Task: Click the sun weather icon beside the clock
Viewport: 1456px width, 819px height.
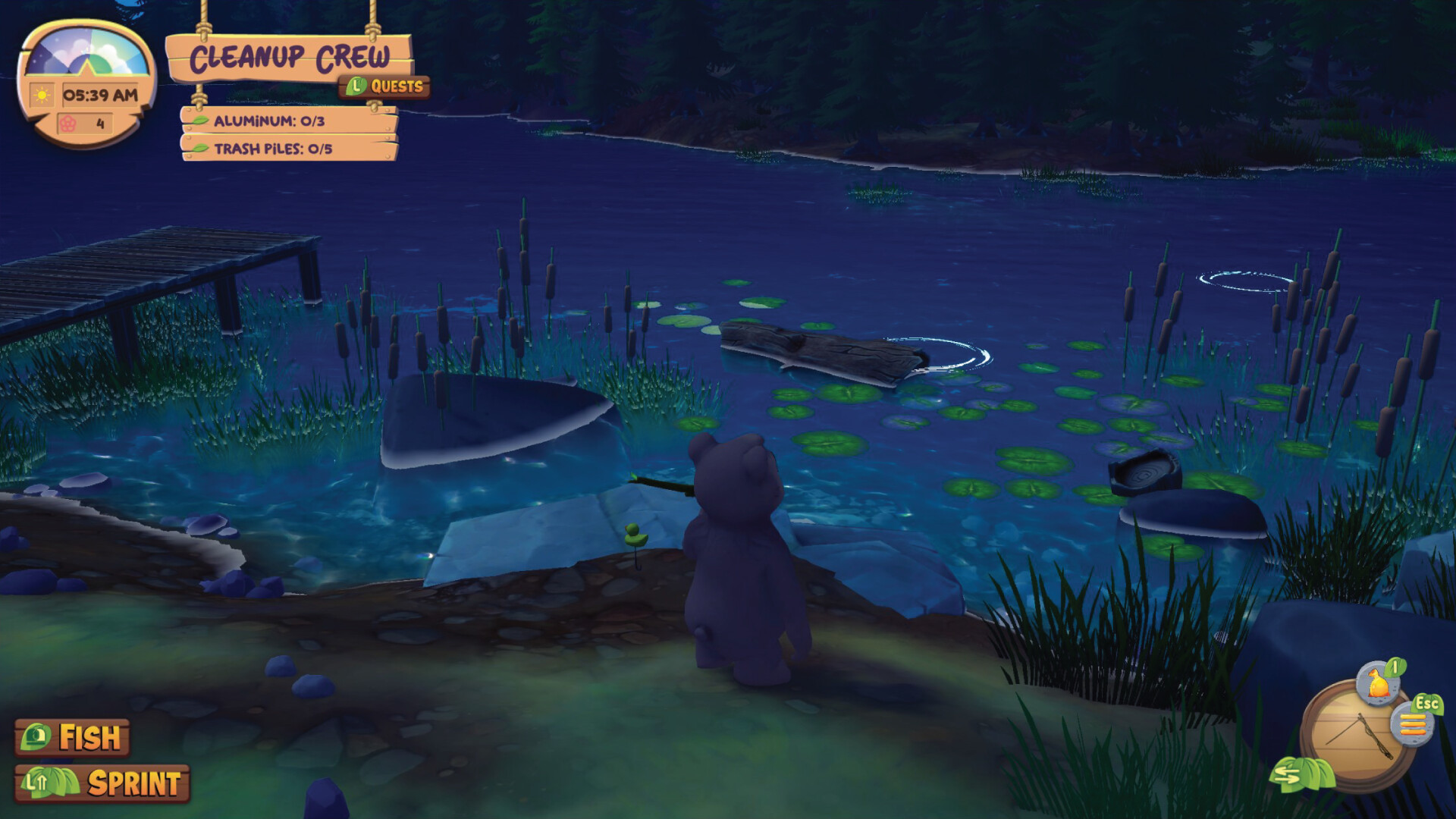Action: [x=42, y=94]
